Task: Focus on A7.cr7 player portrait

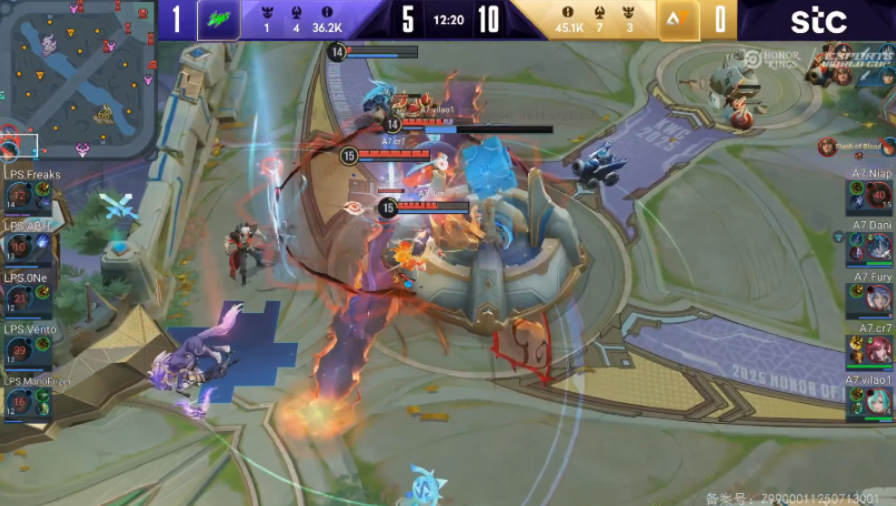Action: click(878, 349)
